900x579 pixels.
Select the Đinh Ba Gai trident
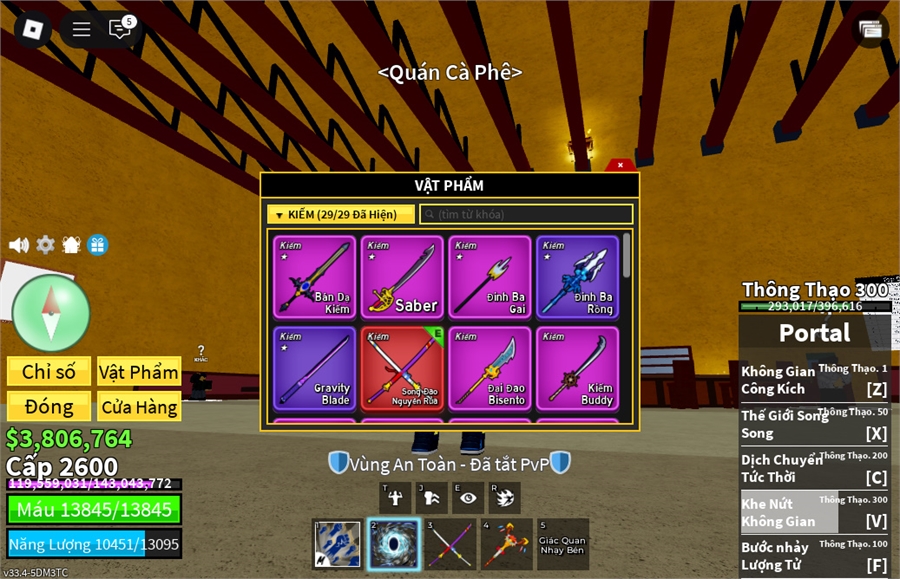click(490, 277)
